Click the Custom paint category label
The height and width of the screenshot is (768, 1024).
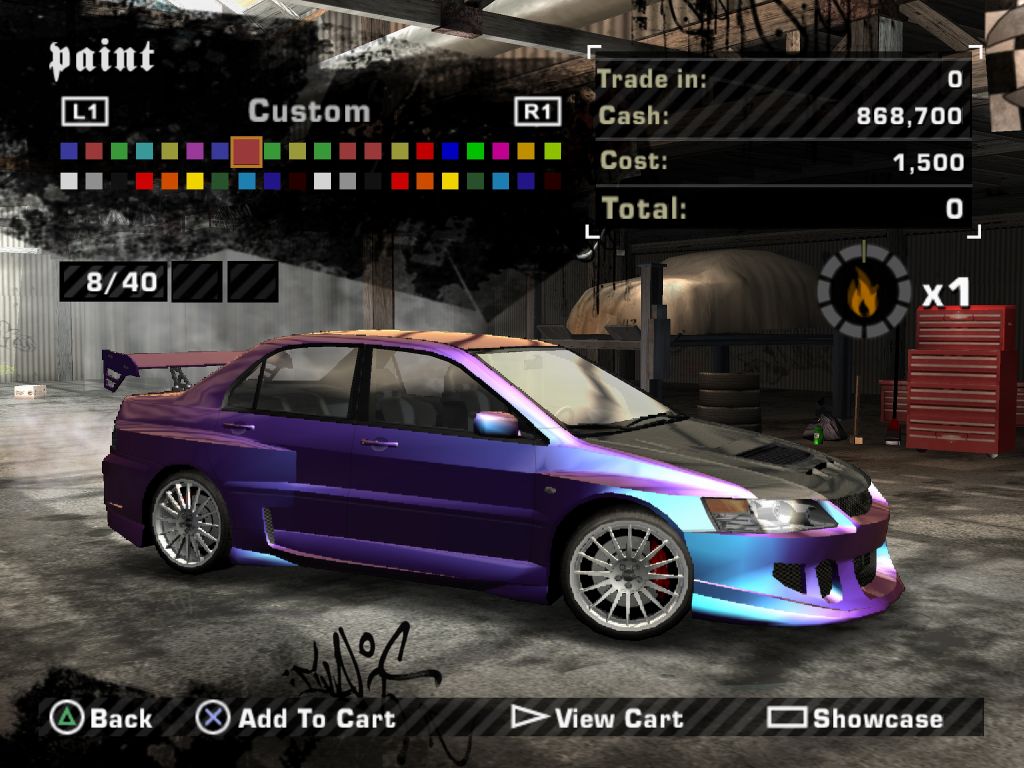309,111
